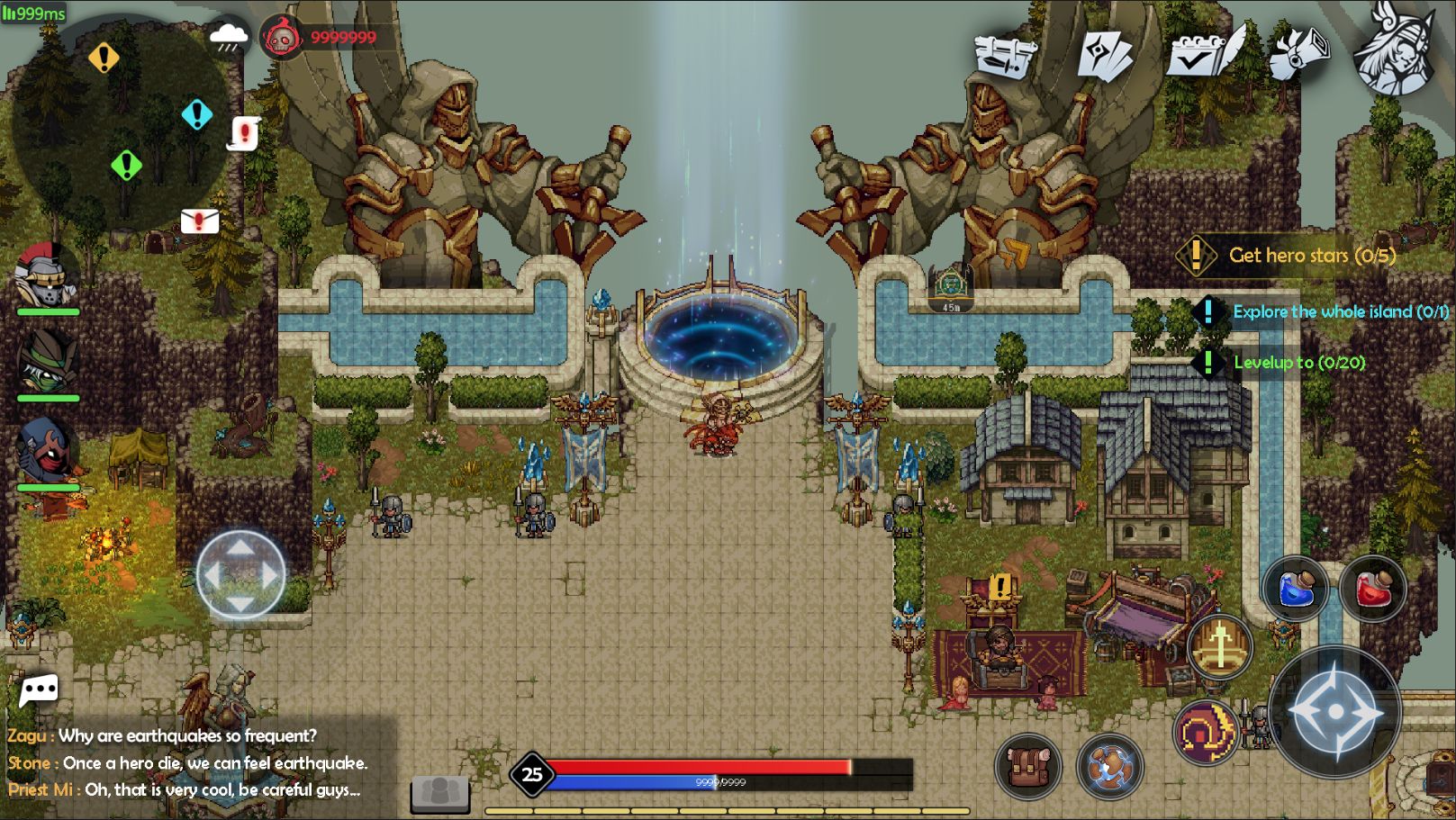Select the 'Get hero stars (0/5)' quest
Viewport: 1456px width, 820px height.
[1311, 256]
